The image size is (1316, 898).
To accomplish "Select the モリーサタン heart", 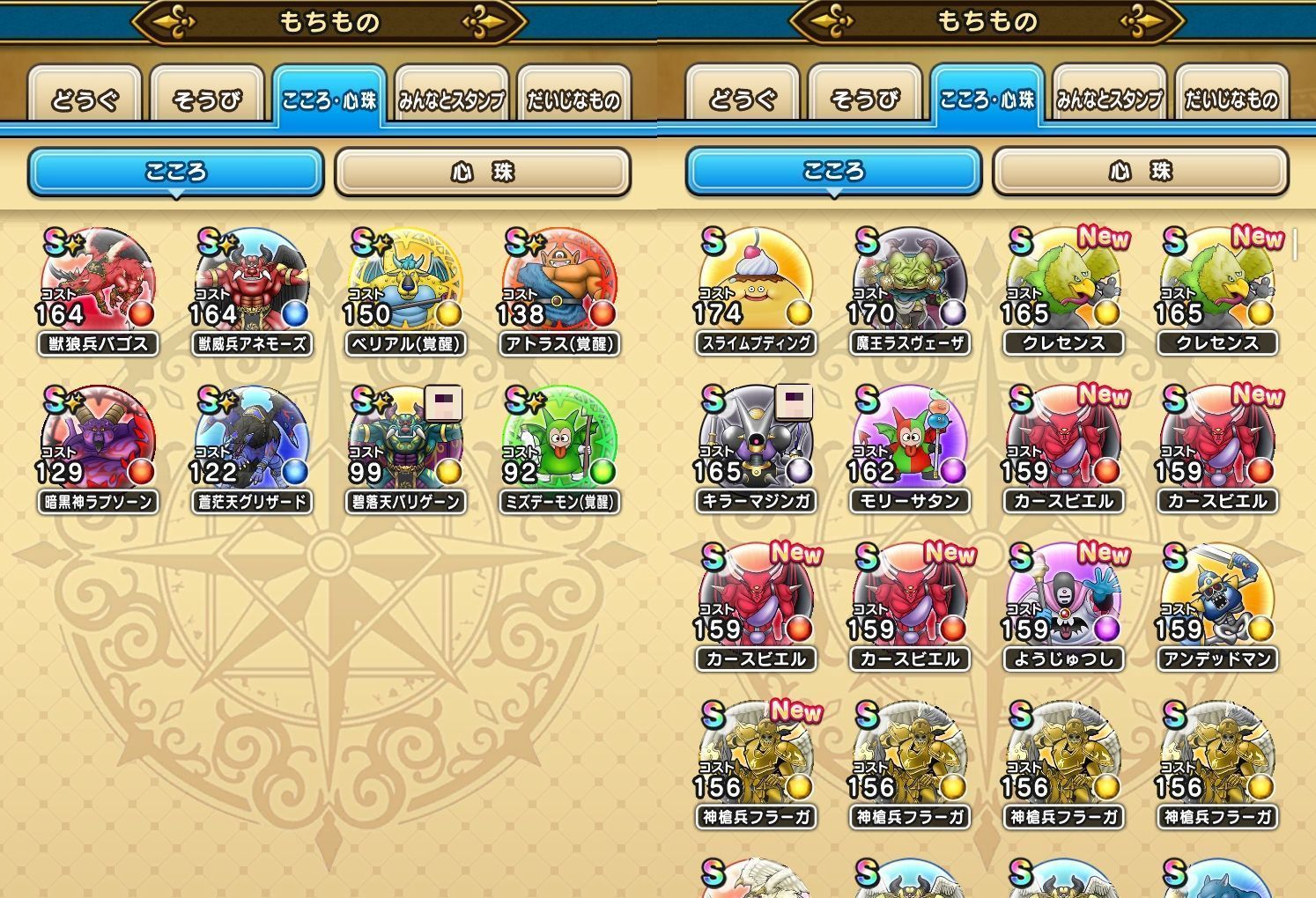I will [x=910, y=441].
